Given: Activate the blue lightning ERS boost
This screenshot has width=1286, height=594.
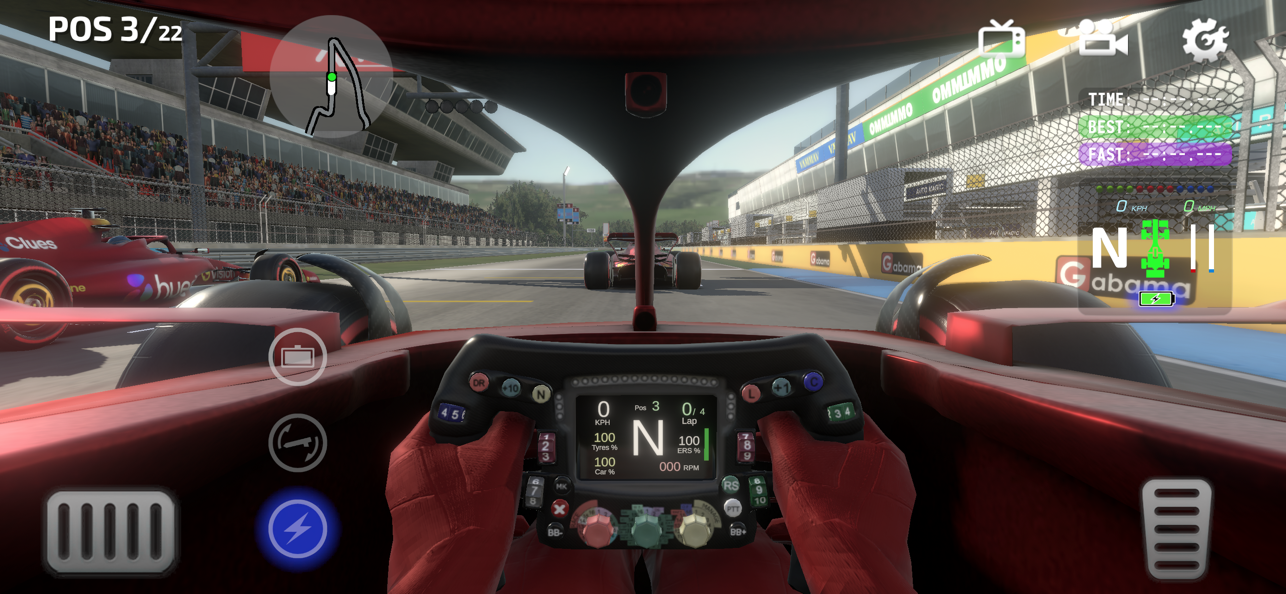Looking at the screenshot, I should [298, 529].
